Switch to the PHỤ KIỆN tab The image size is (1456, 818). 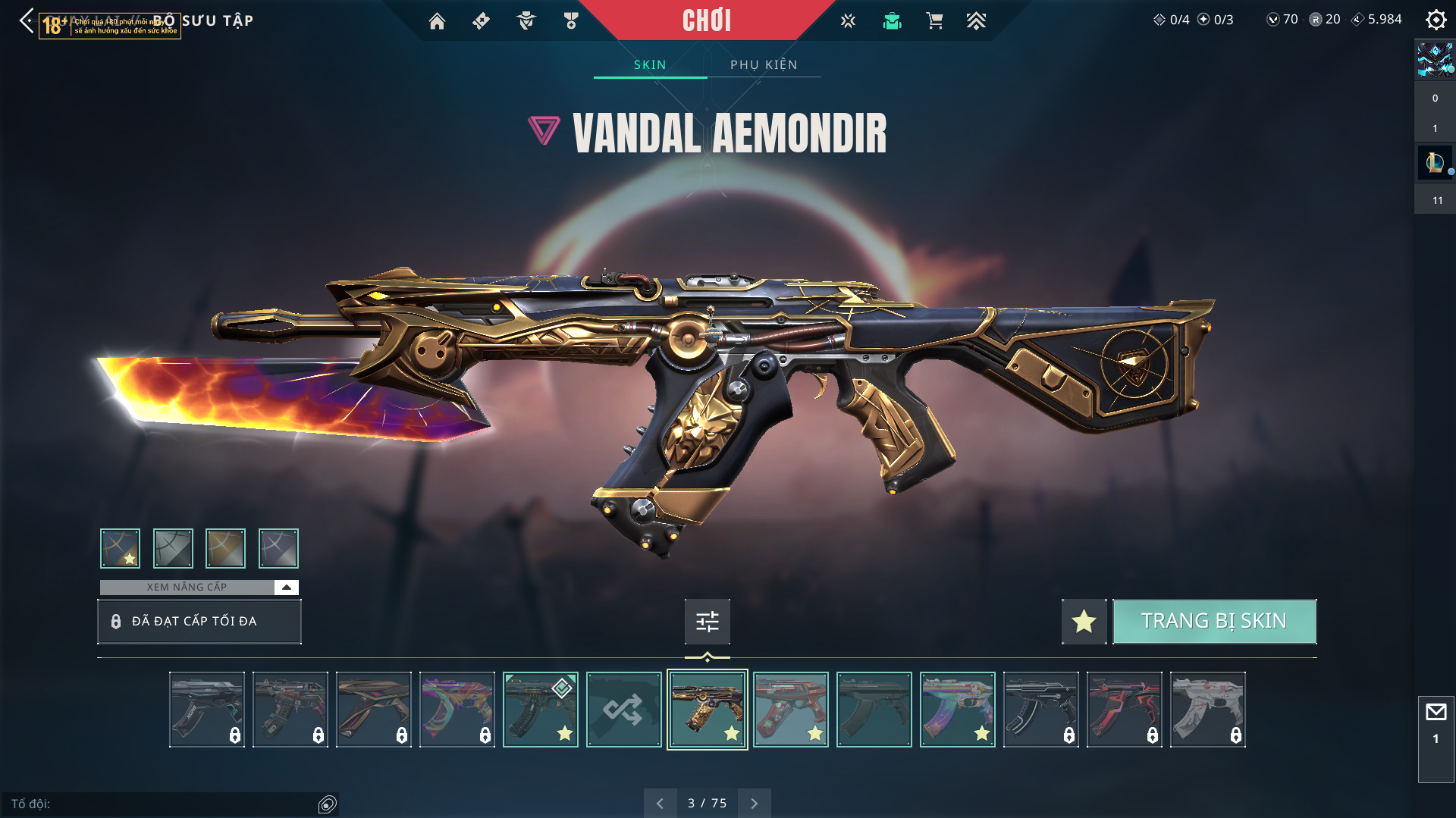pyautogui.click(x=764, y=64)
